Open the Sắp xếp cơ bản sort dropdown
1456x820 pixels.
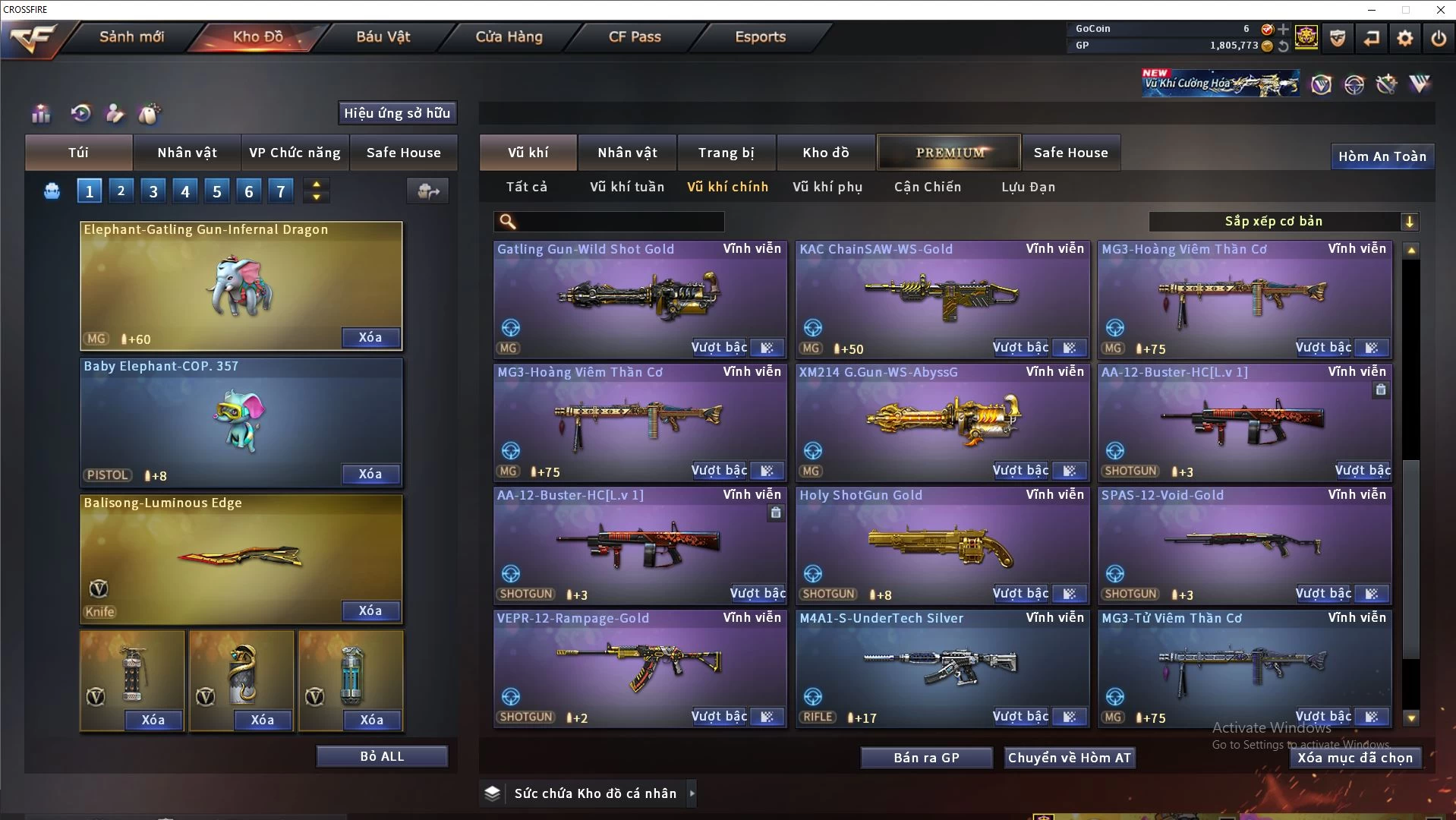pos(1283,222)
